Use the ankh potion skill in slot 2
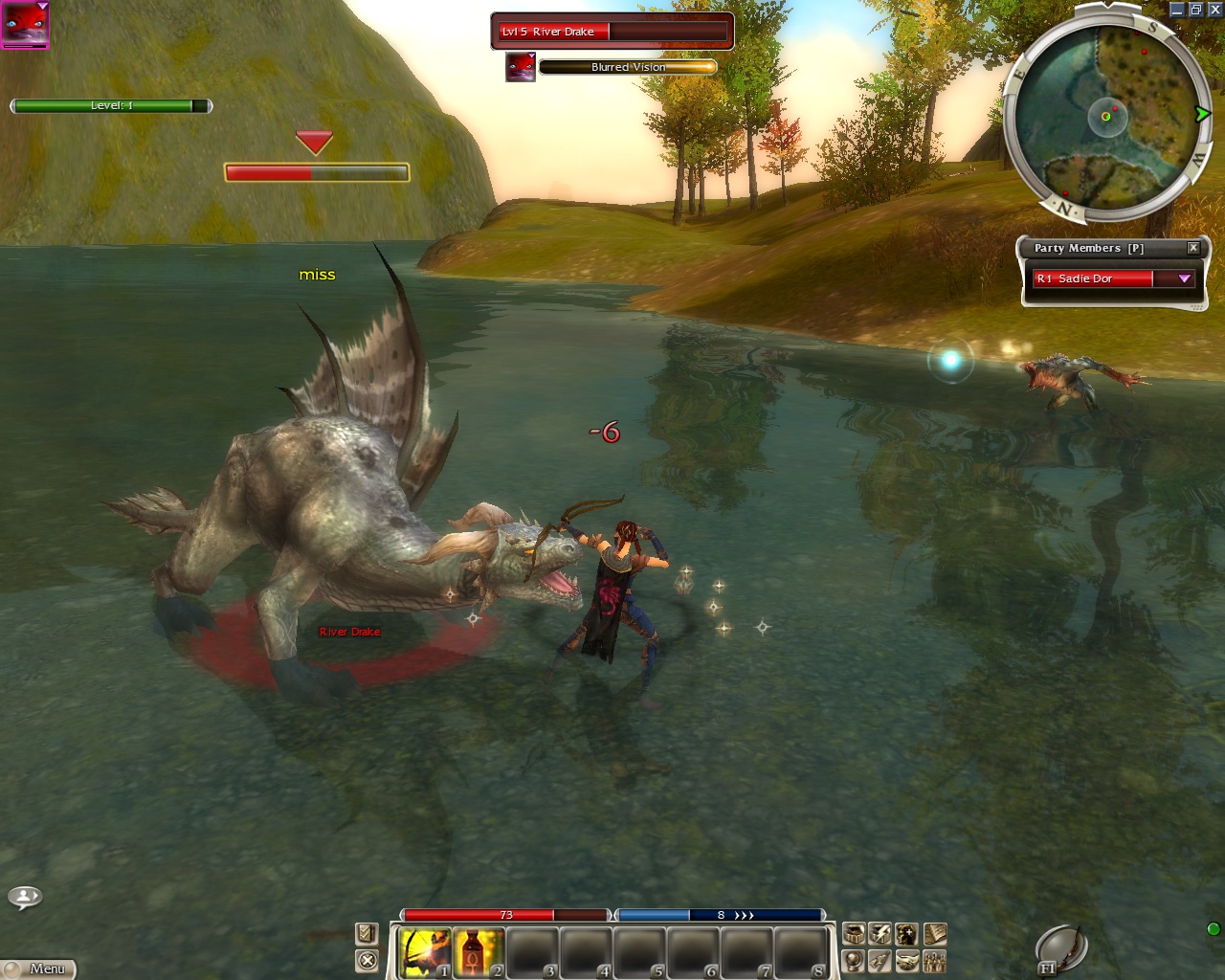This screenshot has width=1225, height=980. coord(479,953)
